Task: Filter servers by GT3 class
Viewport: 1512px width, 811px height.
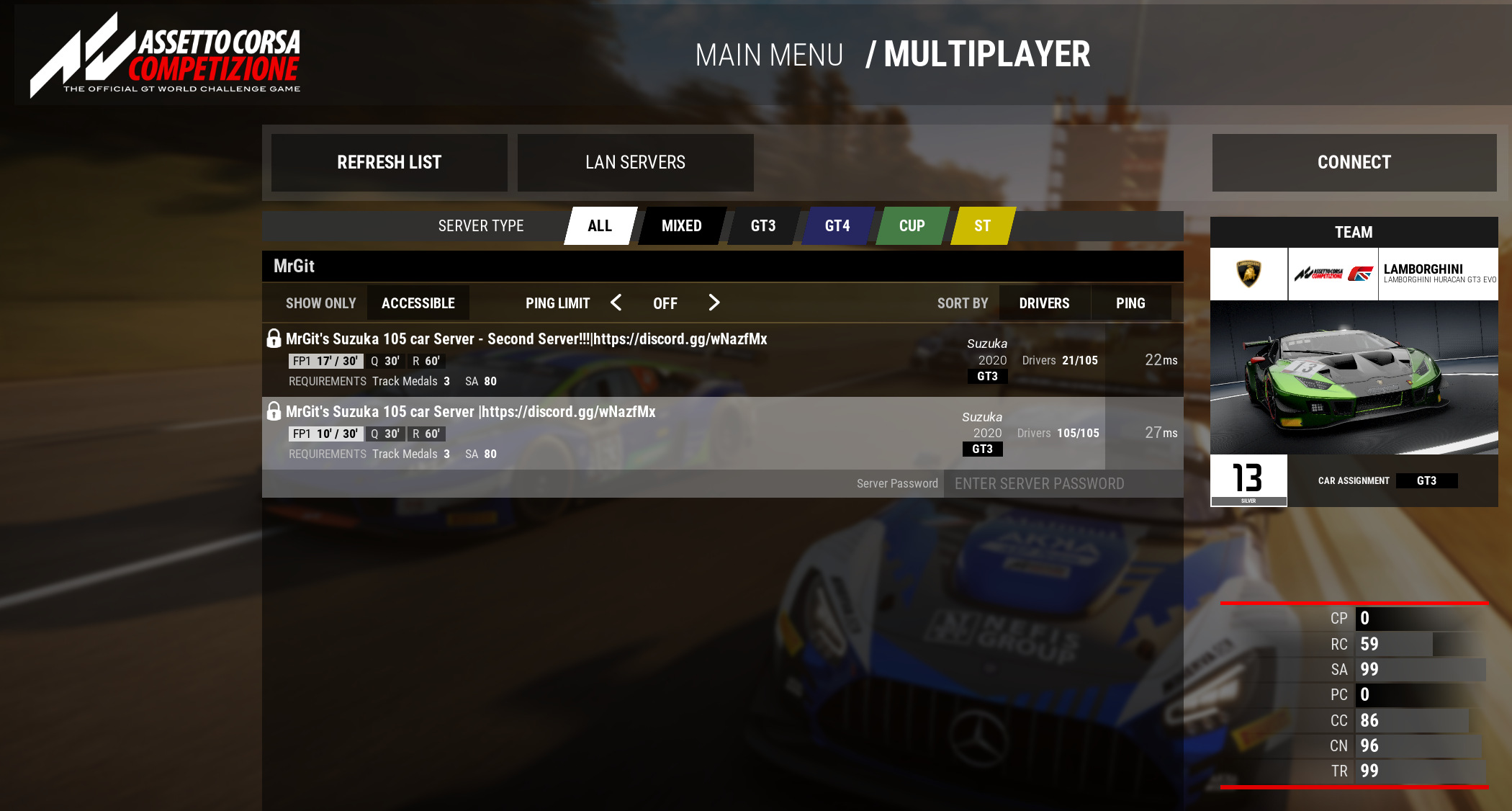Action: [763, 226]
